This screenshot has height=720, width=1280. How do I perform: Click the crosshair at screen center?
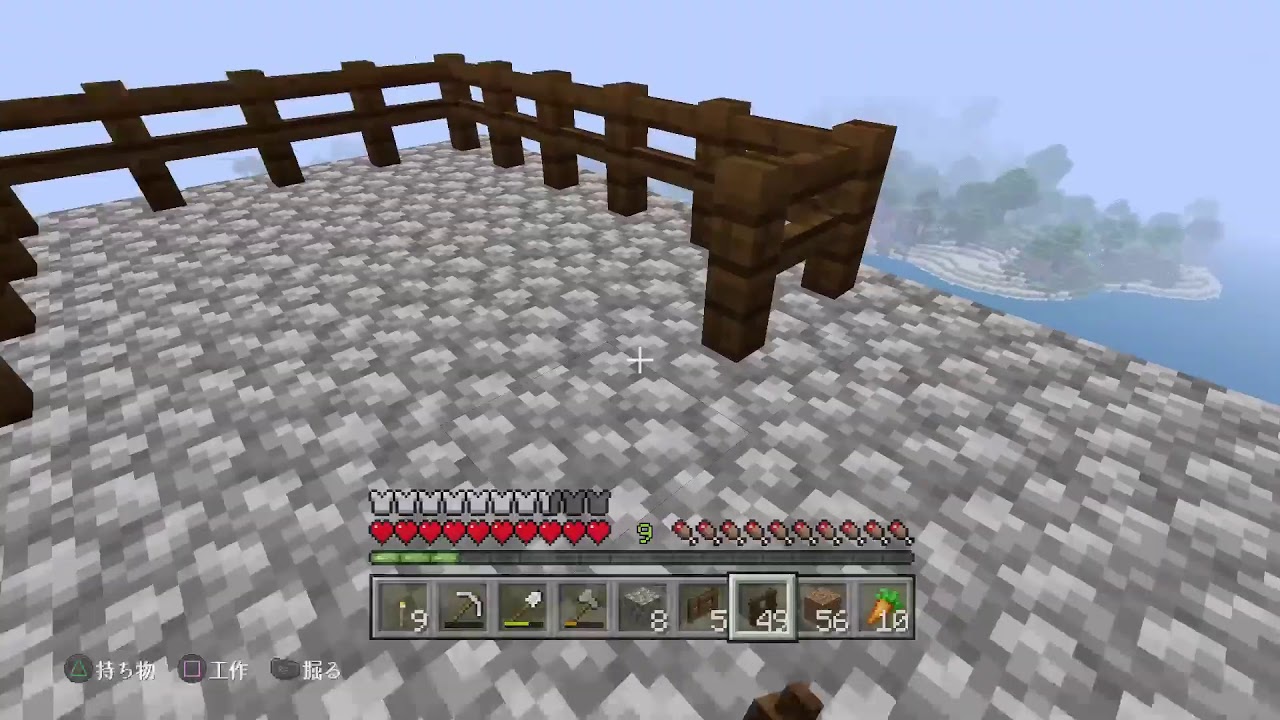coord(639,360)
